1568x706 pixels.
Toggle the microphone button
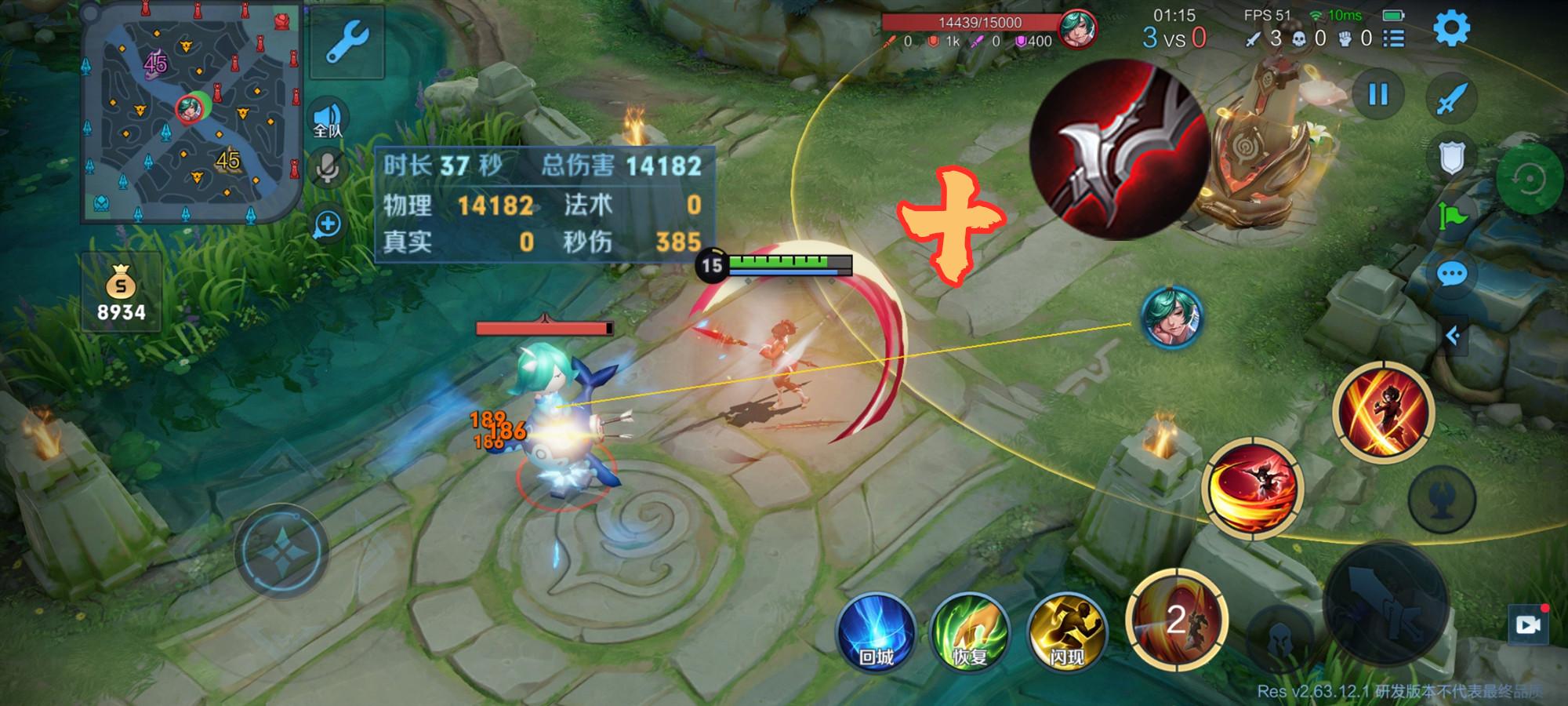pyautogui.click(x=328, y=167)
